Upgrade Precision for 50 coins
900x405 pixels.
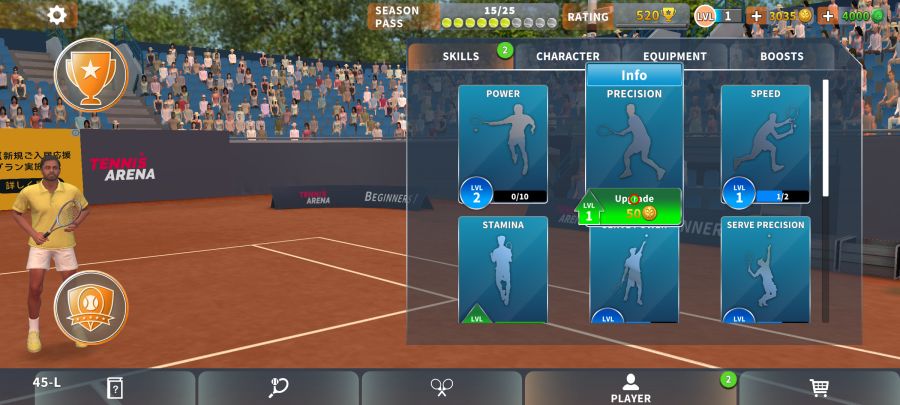[x=633, y=206]
